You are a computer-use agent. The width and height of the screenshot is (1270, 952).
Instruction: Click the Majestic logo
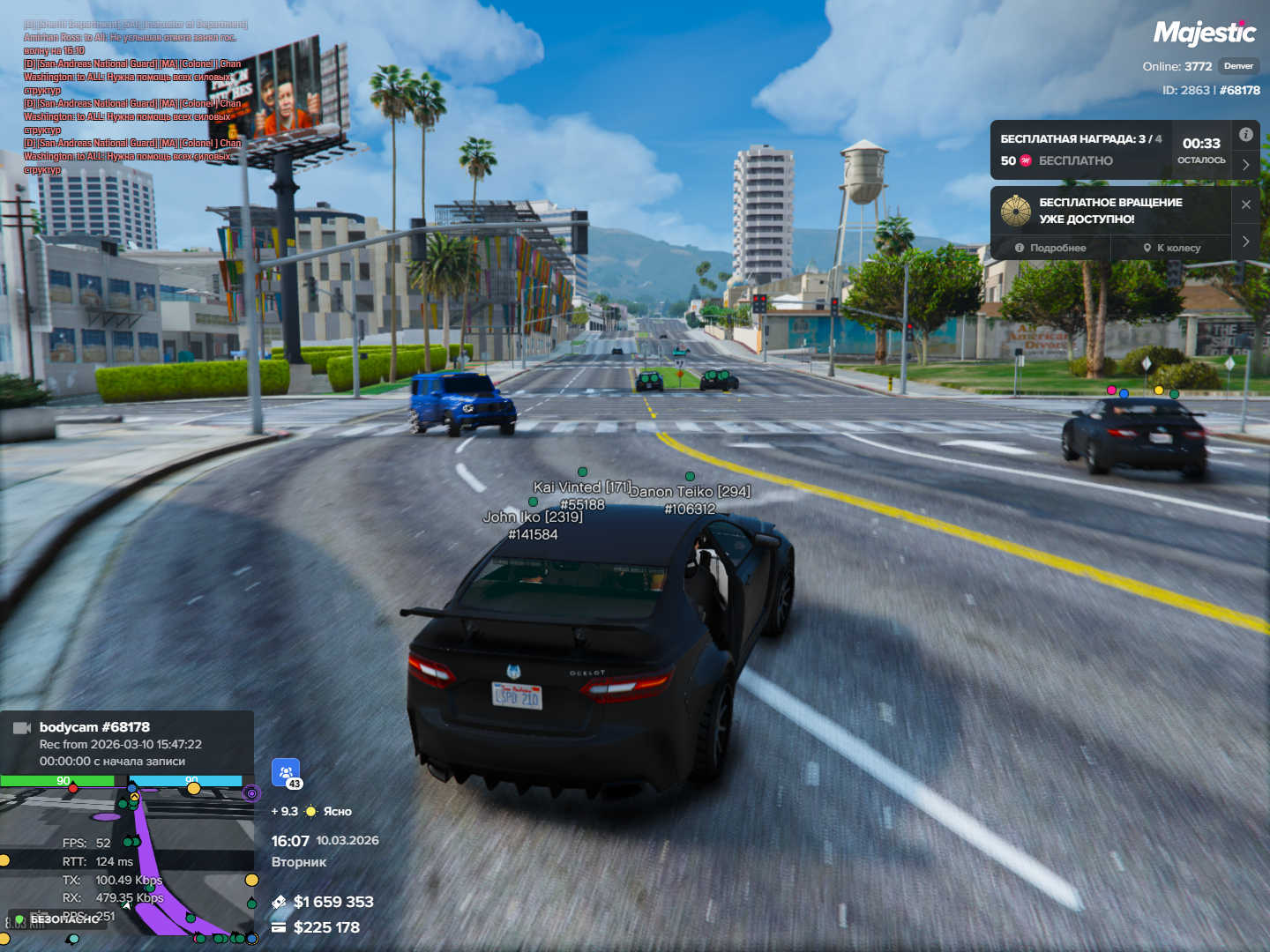point(1204,33)
